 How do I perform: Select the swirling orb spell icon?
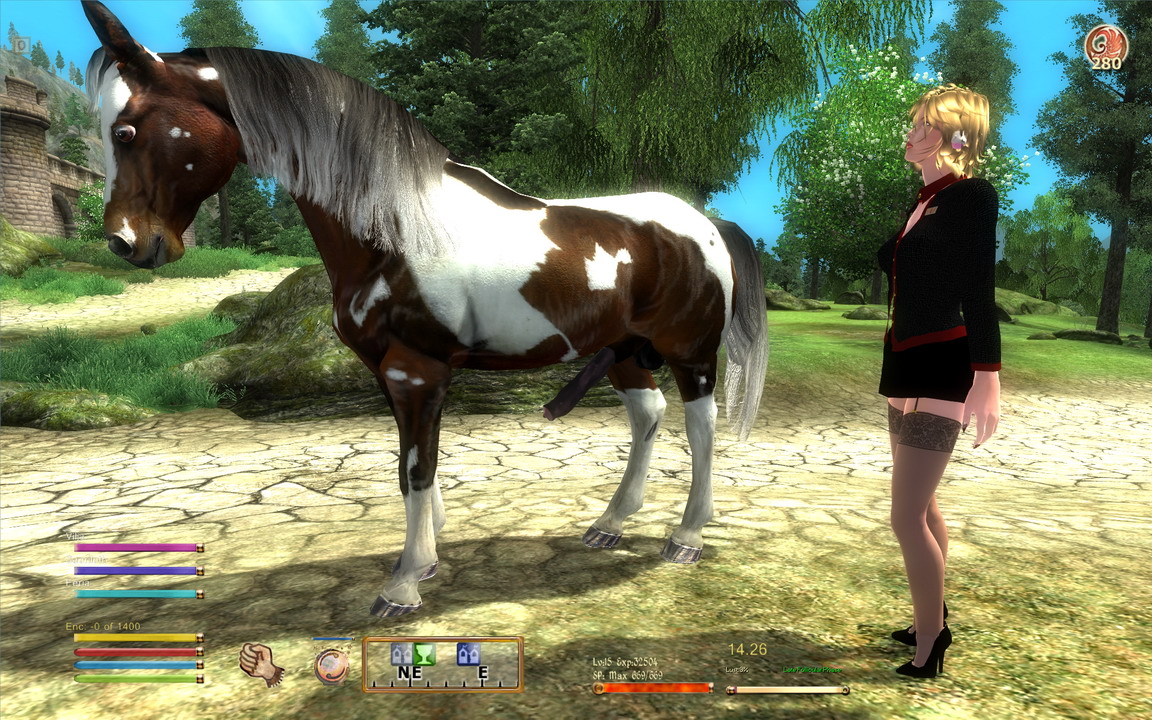332,665
